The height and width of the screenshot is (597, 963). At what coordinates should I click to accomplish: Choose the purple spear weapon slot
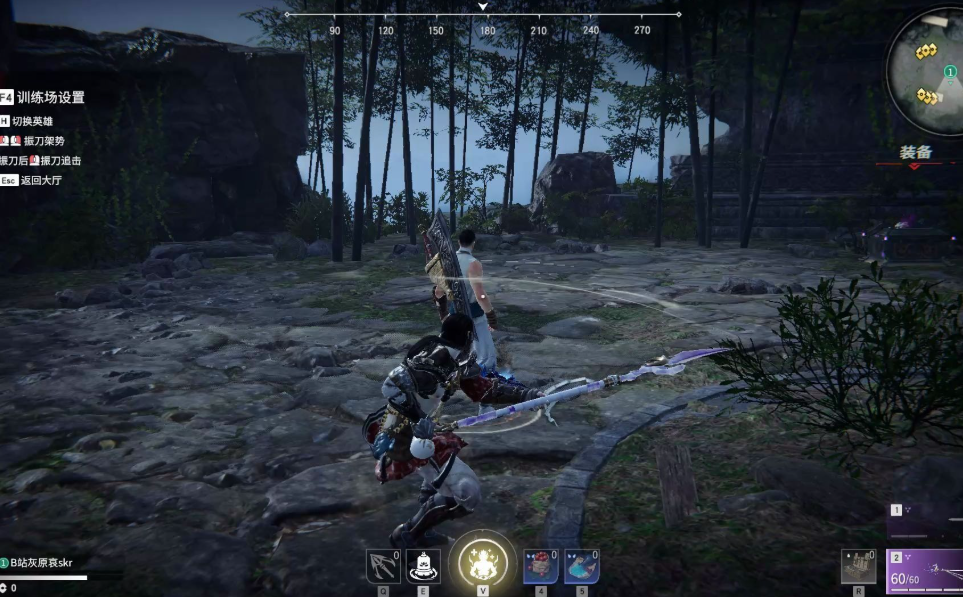[925, 574]
